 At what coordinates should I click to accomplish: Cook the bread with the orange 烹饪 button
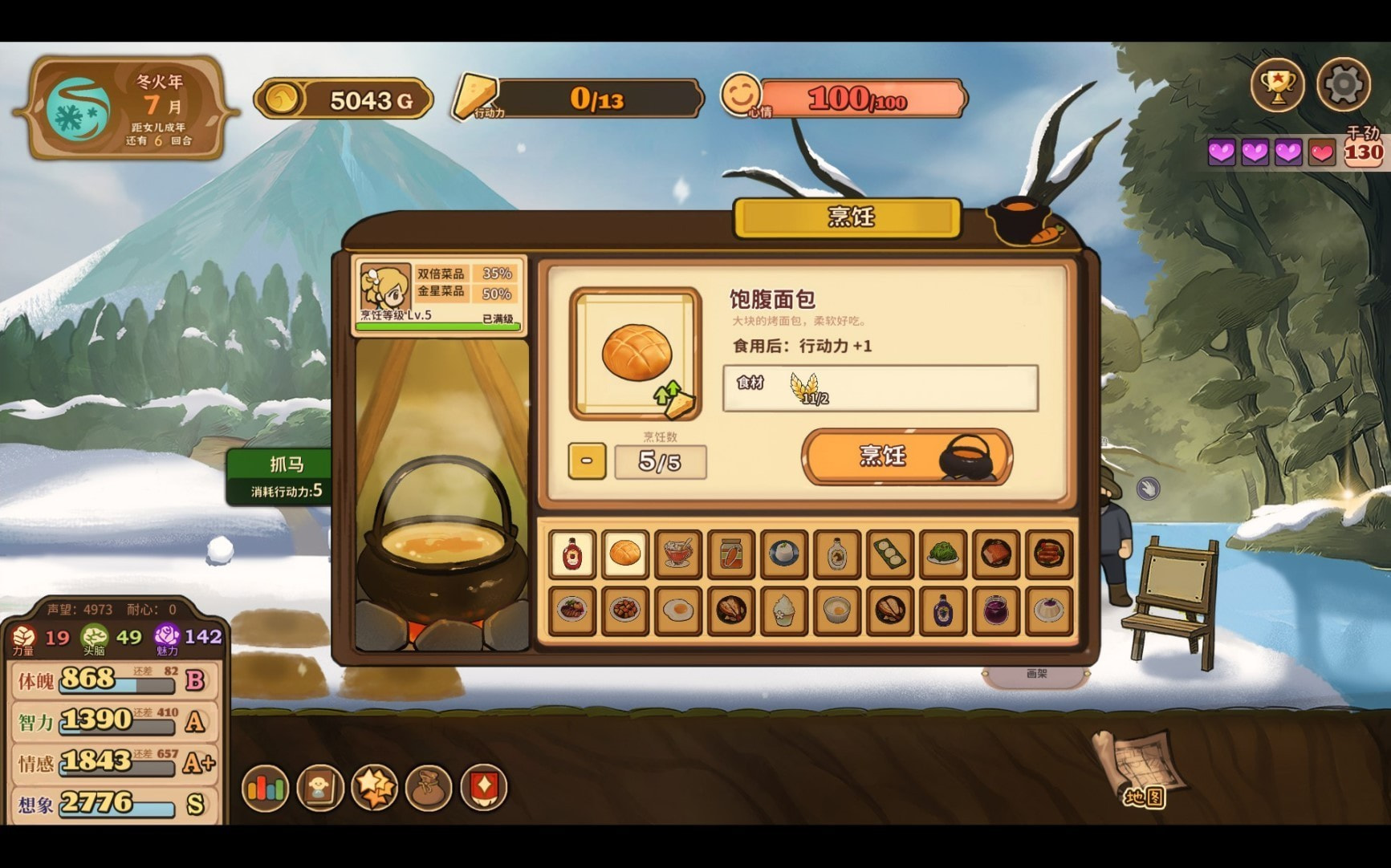click(x=906, y=456)
